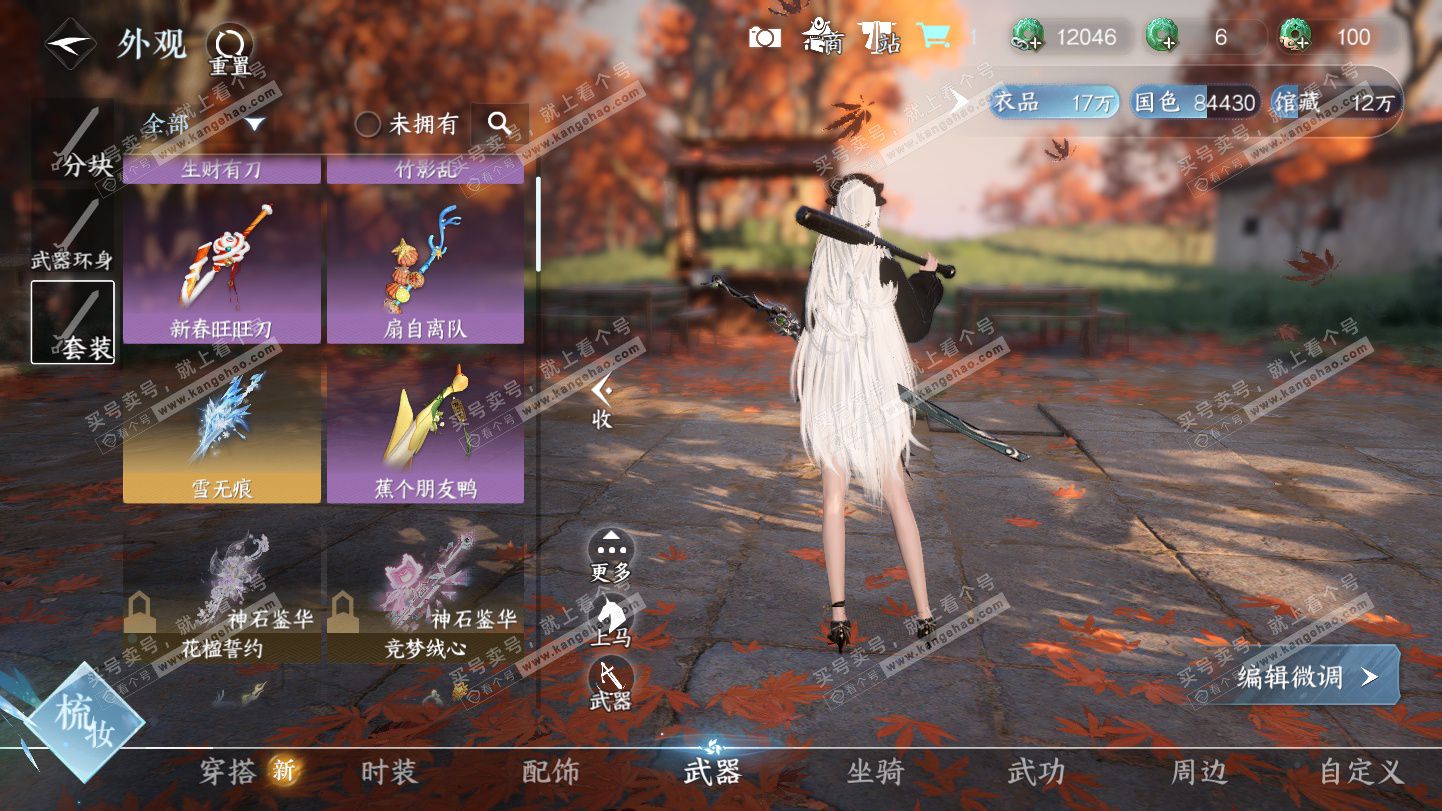This screenshot has width=1442, height=811.
Task: Switch to the 时装 tab
Action: 388,771
